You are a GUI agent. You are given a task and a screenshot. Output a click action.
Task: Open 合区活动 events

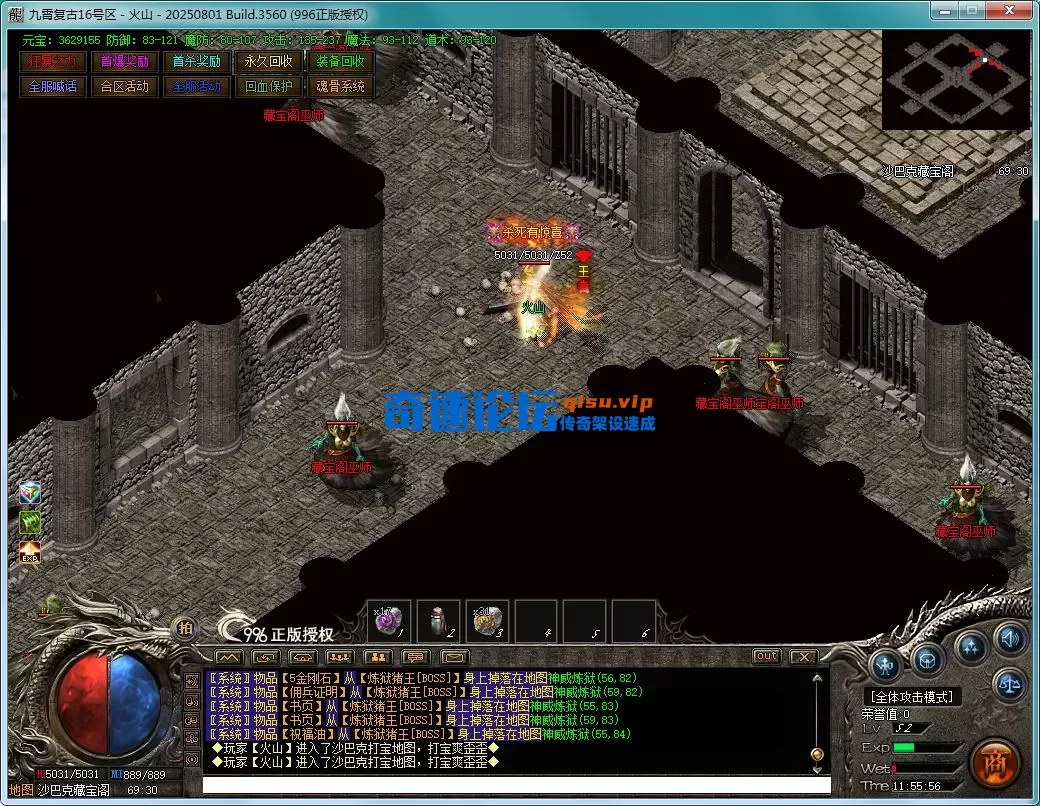tap(124, 87)
